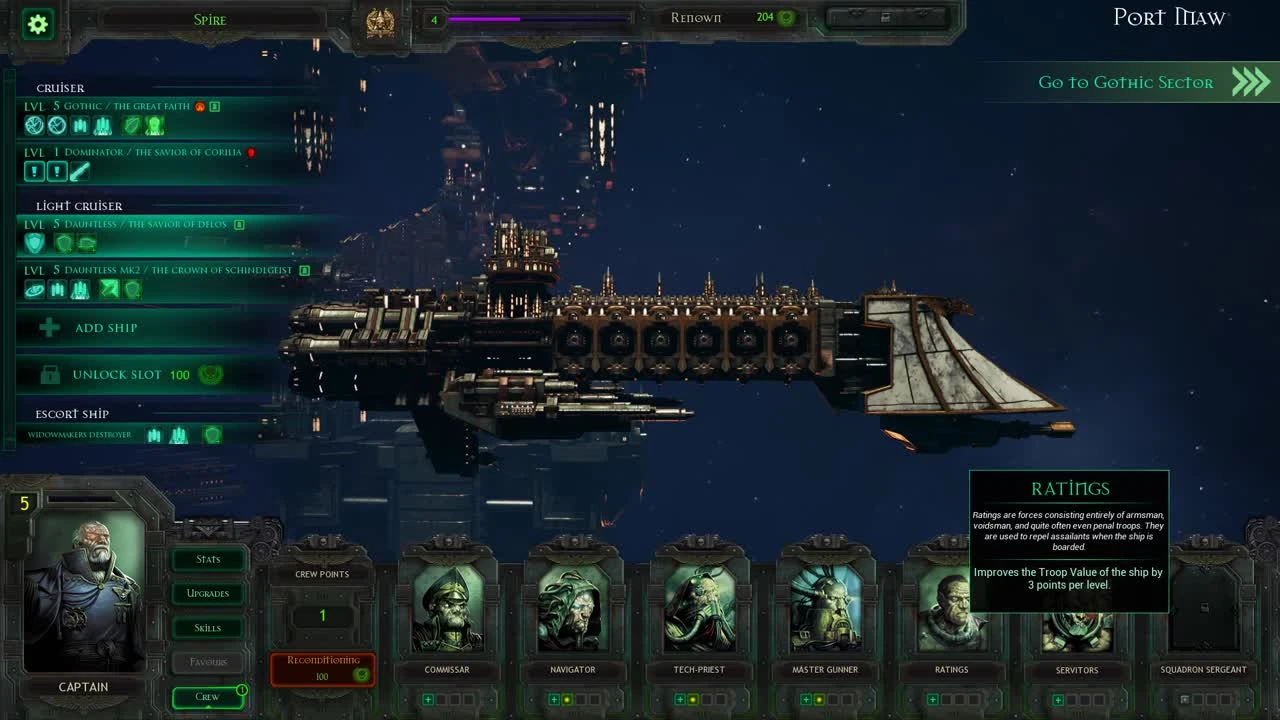This screenshot has height=720, width=1280.
Task: Expand the Navigator crew slot chevron
Action: click(552, 702)
